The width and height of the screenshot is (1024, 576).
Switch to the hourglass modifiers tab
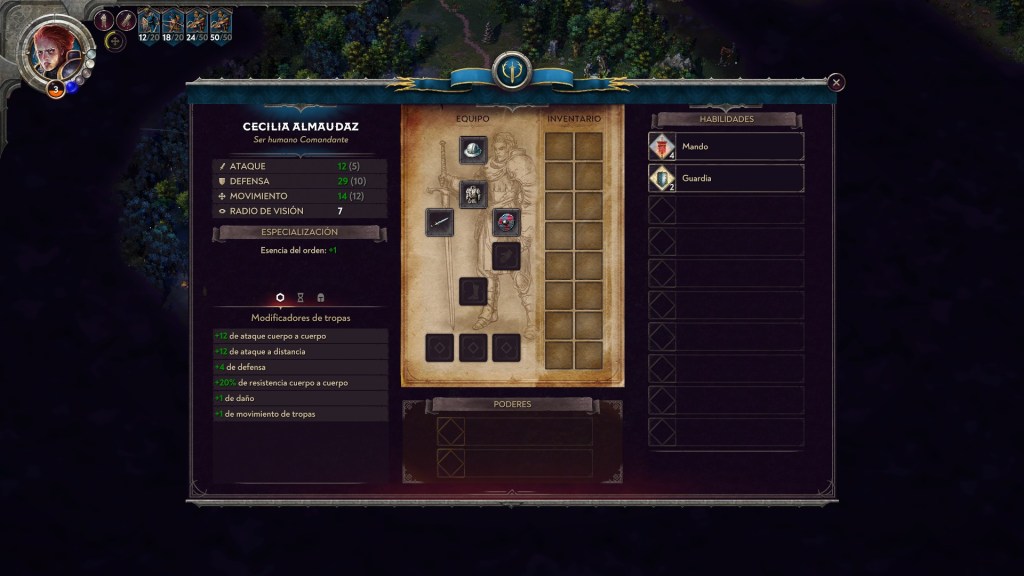[x=300, y=298]
